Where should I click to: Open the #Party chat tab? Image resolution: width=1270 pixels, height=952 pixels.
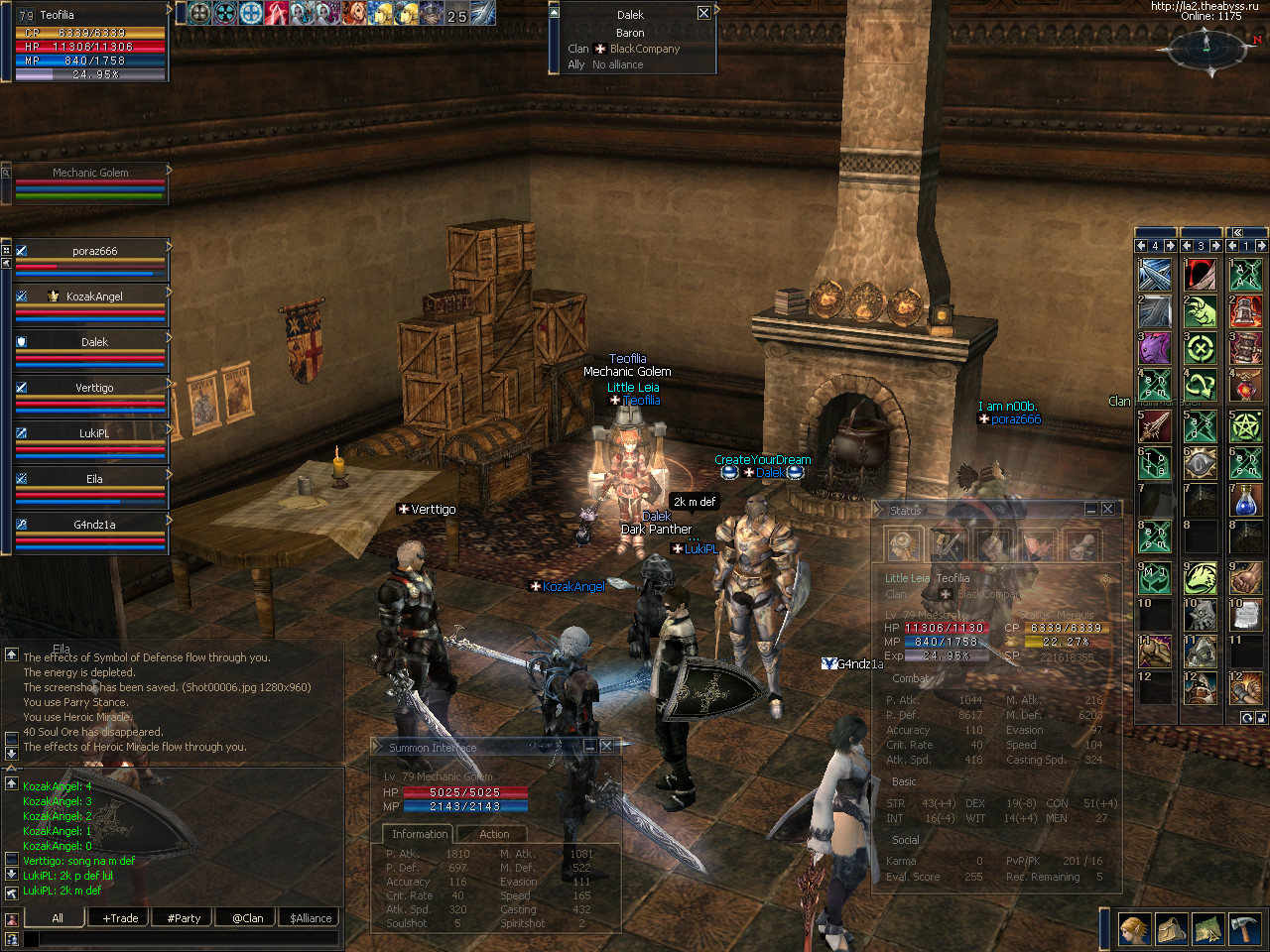pyautogui.click(x=184, y=918)
